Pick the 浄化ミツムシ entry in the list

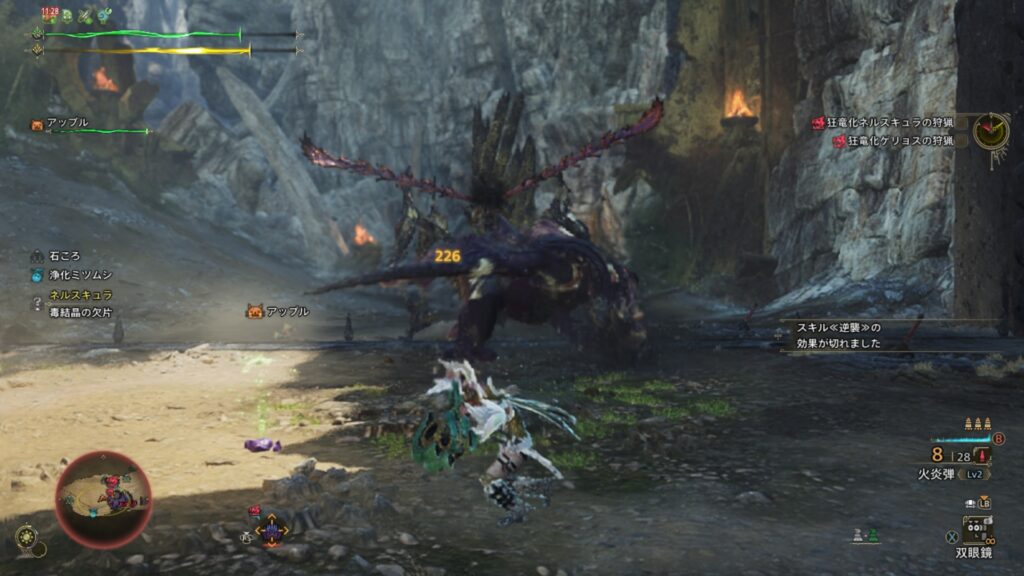(76, 275)
